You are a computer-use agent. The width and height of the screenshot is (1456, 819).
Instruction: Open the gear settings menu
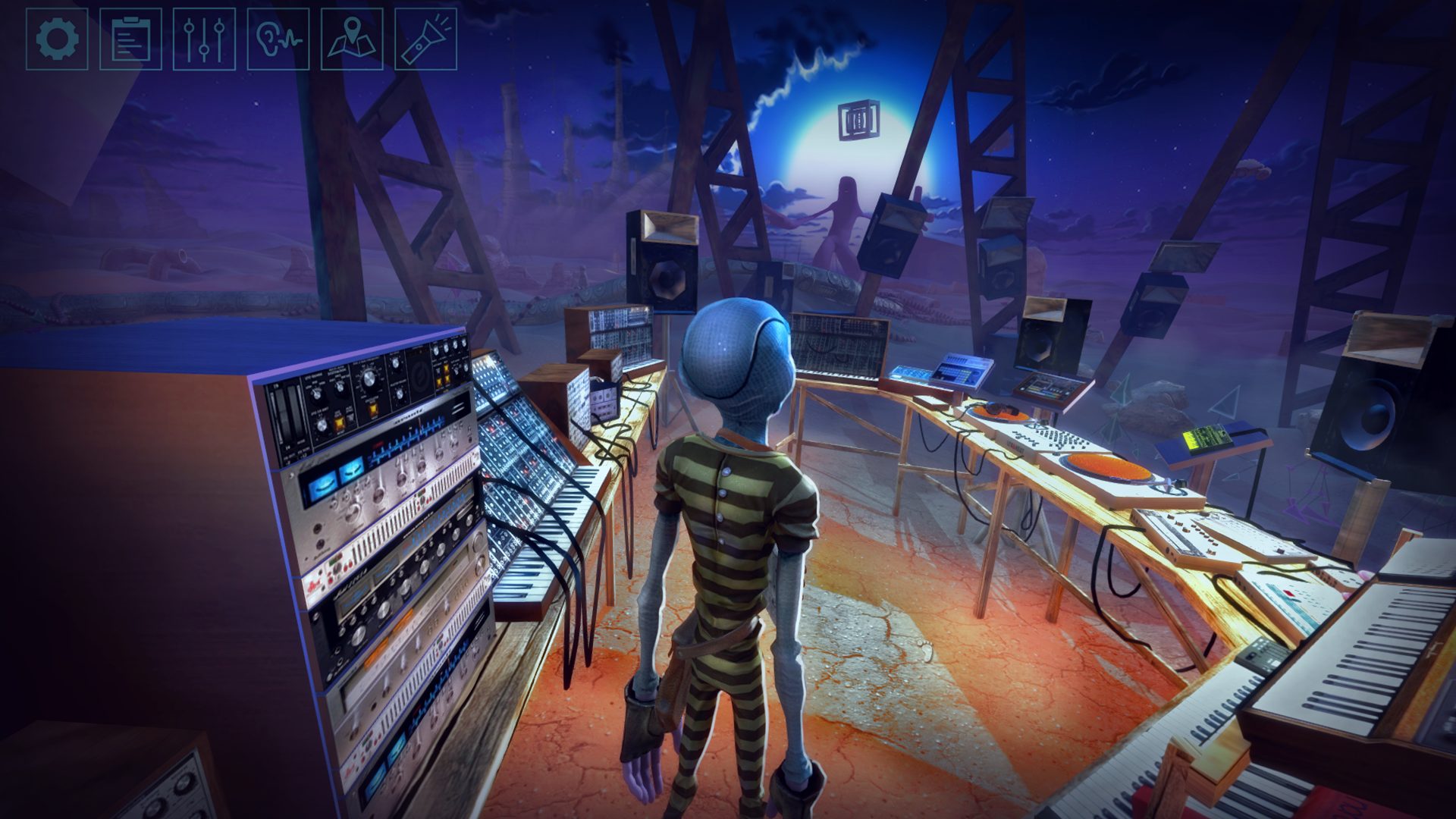[57, 39]
